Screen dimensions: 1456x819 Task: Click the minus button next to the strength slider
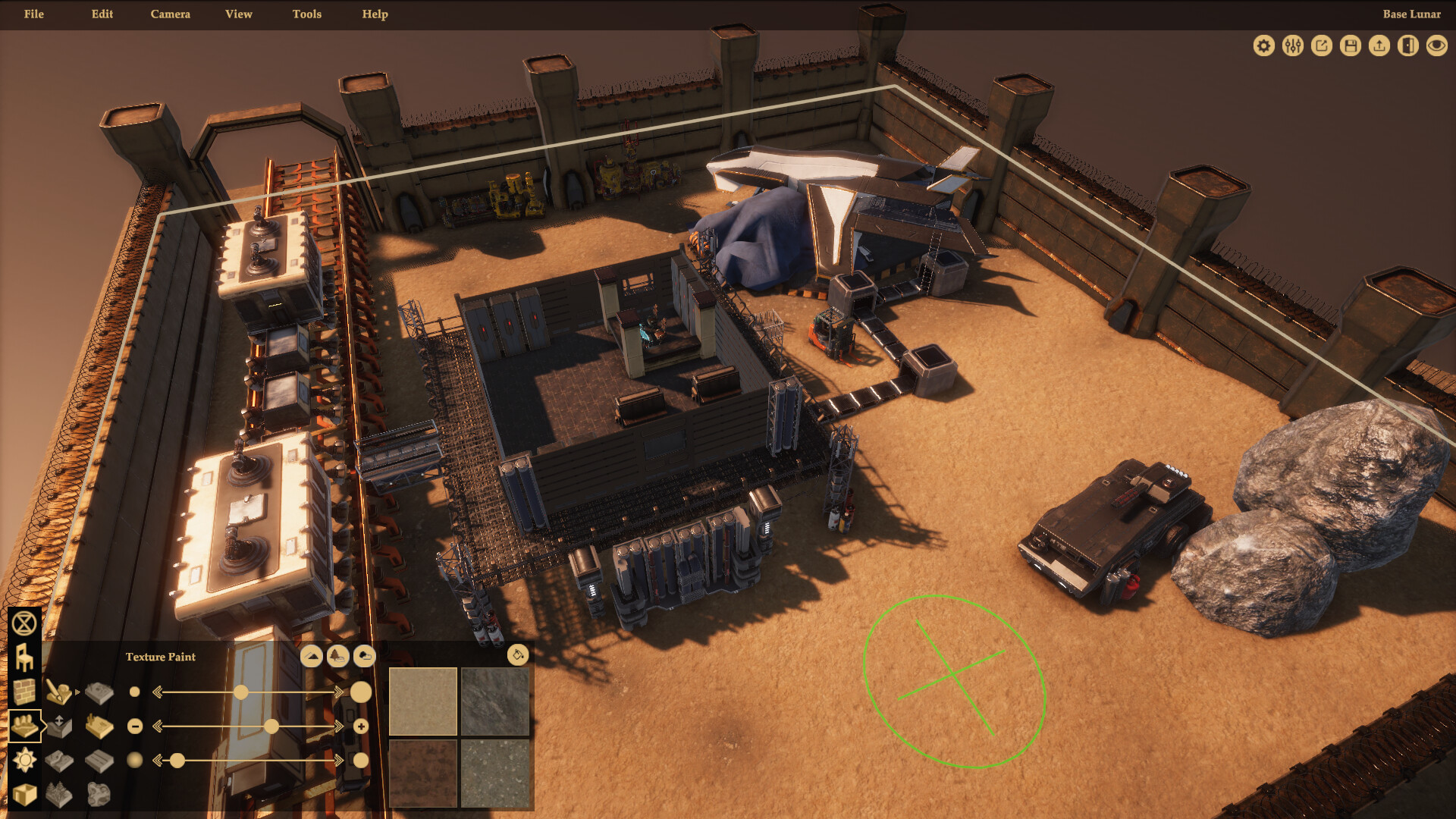coord(135,726)
